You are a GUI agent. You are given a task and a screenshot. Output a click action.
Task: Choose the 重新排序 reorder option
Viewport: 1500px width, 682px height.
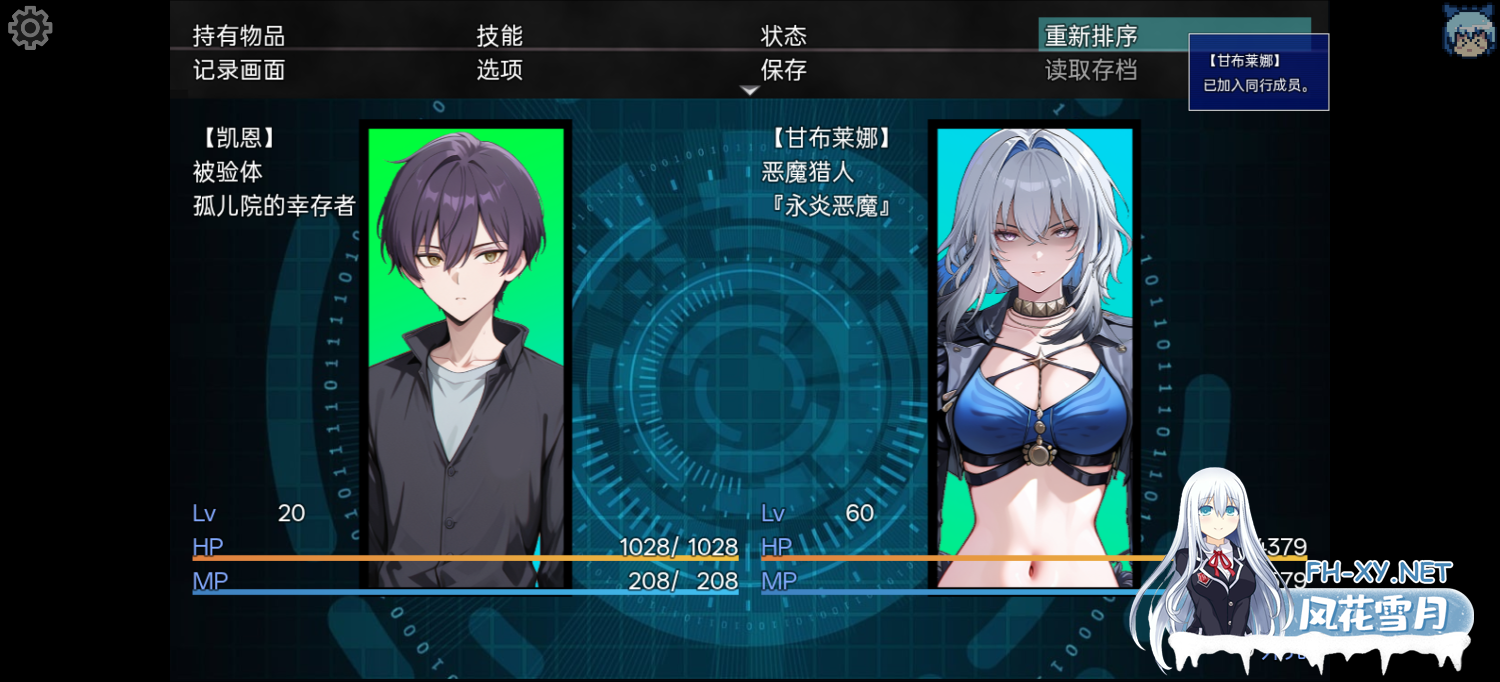pyautogui.click(x=1092, y=36)
